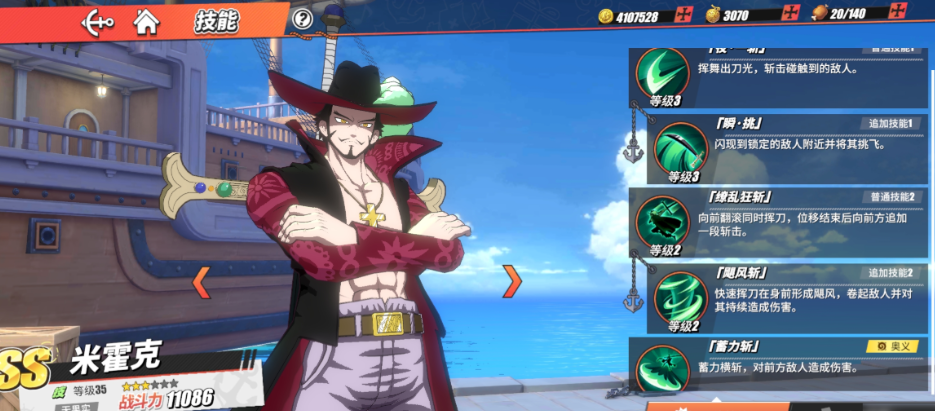The image size is (935, 411).
Task: Switch to the next character with right arrow
Action: (x=511, y=282)
